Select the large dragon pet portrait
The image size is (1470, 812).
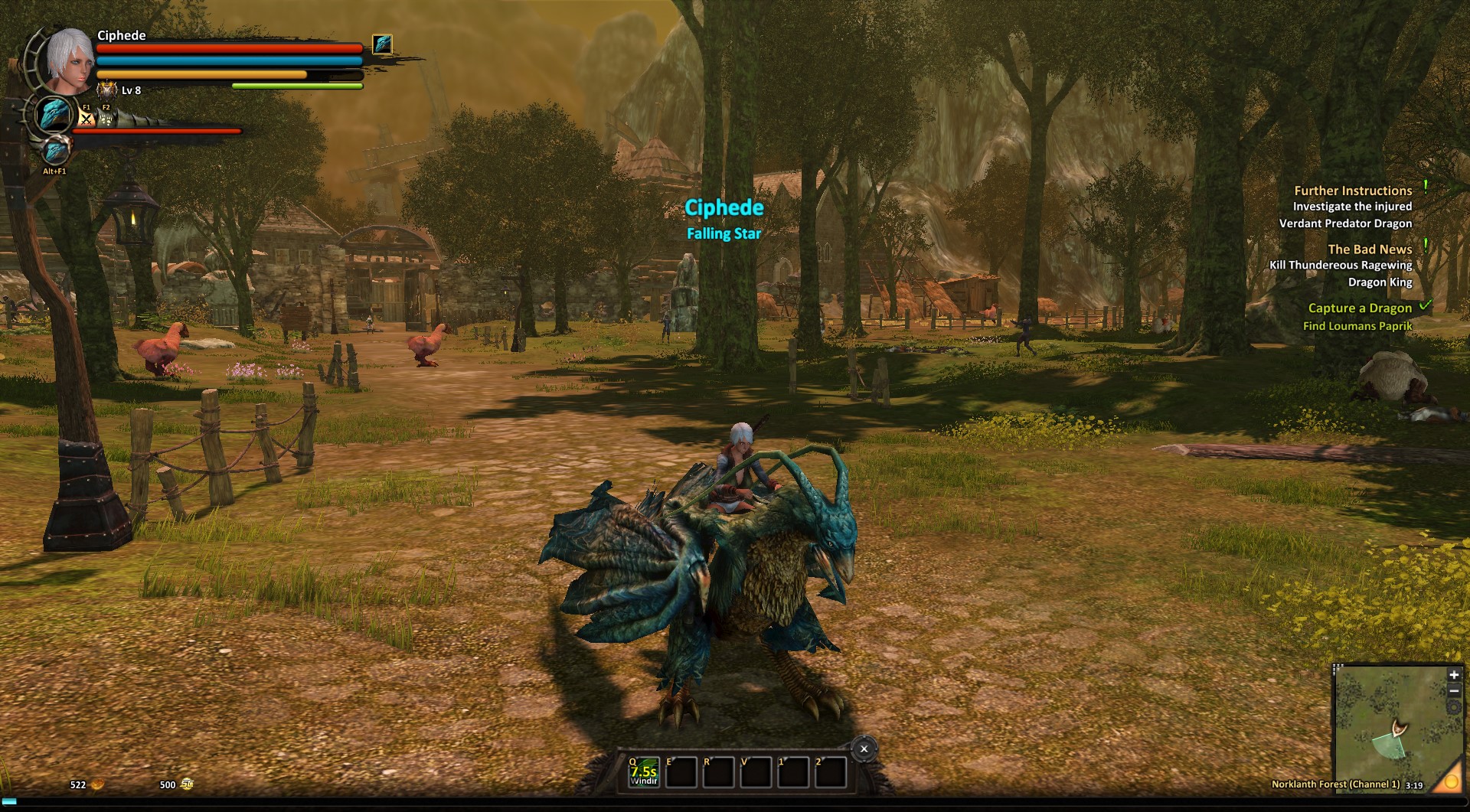coord(55,115)
